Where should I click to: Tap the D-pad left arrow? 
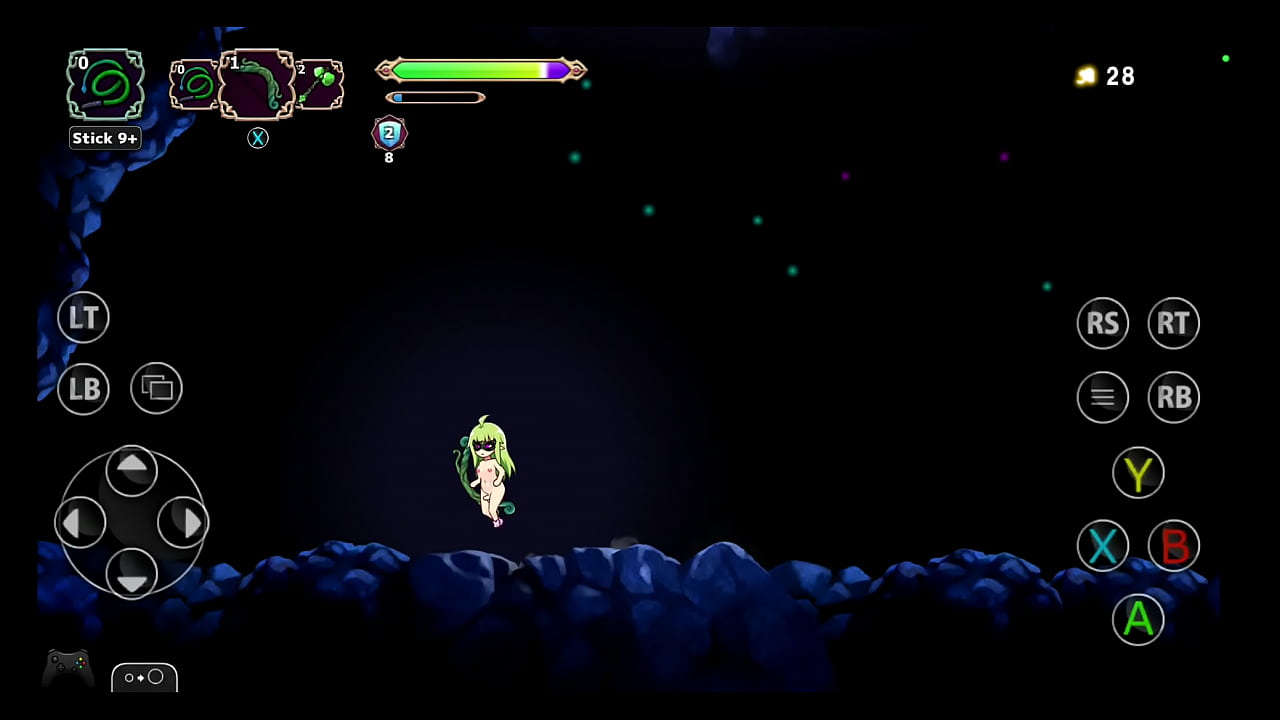click(80, 521)
